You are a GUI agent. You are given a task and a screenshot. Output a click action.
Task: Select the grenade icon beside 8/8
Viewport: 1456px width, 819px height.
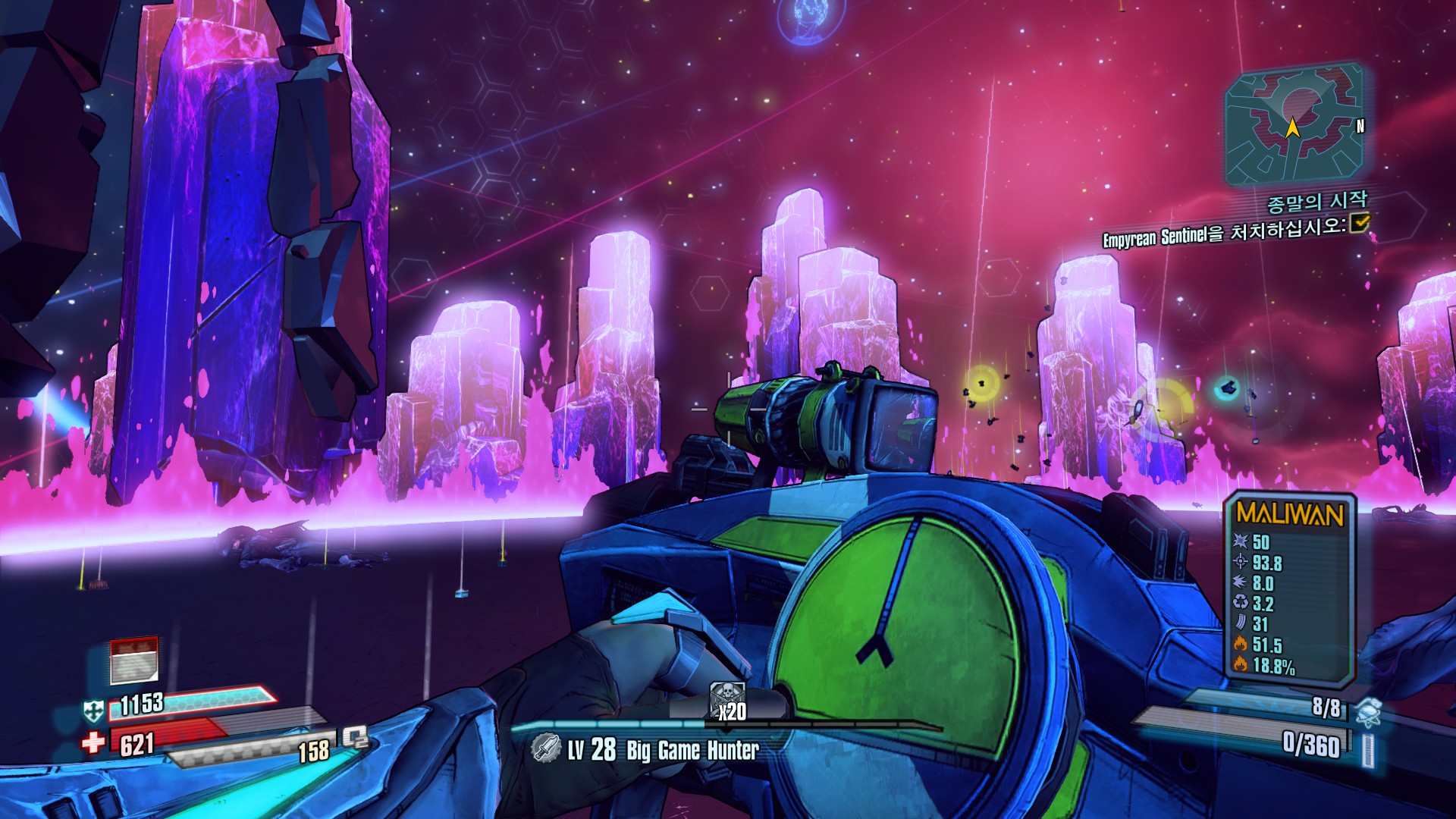coord(1367,711)
